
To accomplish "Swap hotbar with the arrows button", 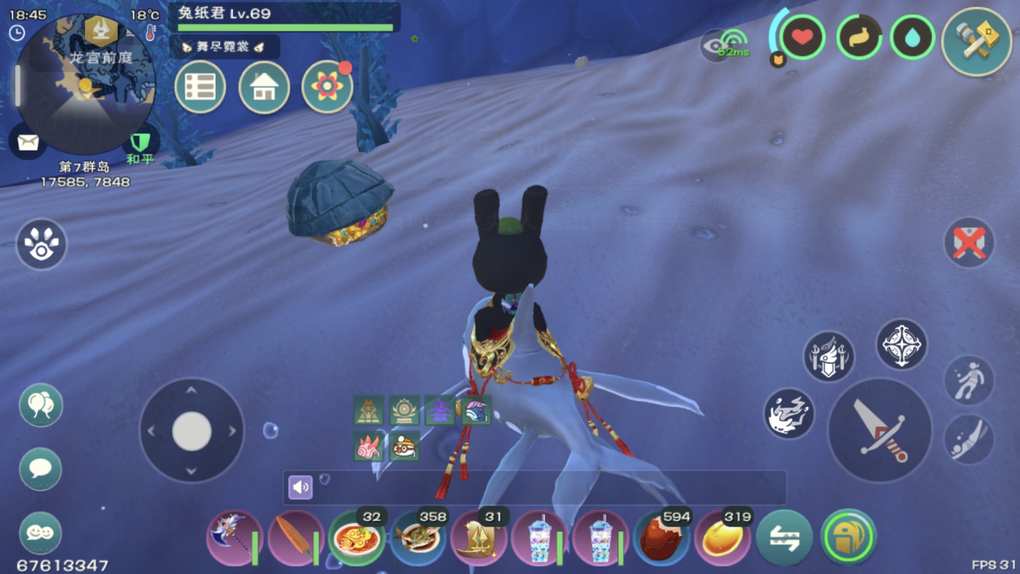I will pyautogui.click(x=784, y=537).
